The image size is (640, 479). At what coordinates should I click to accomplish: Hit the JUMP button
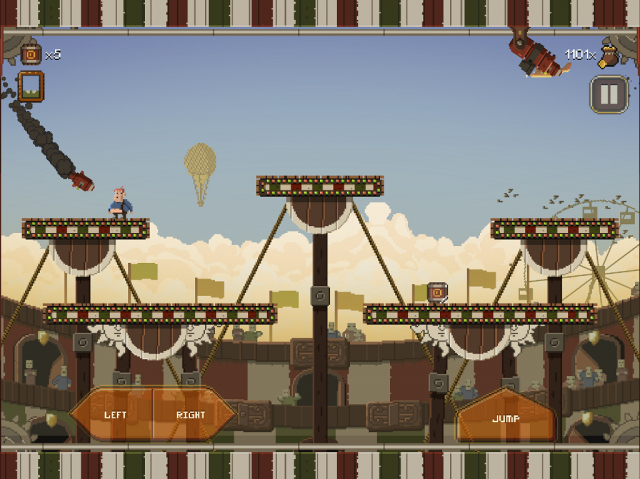point(506,417)
